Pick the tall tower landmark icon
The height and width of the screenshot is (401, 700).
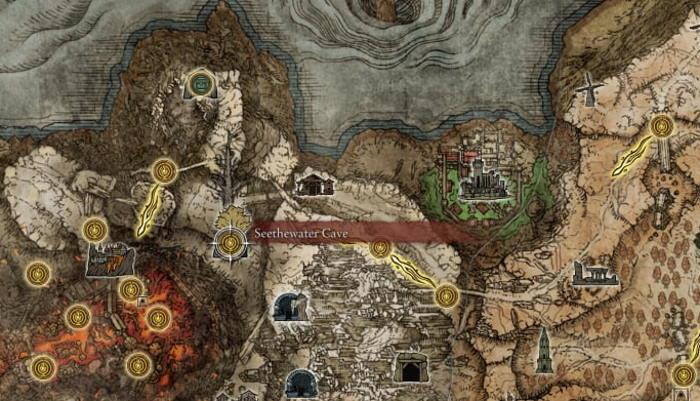click(543, 350)
